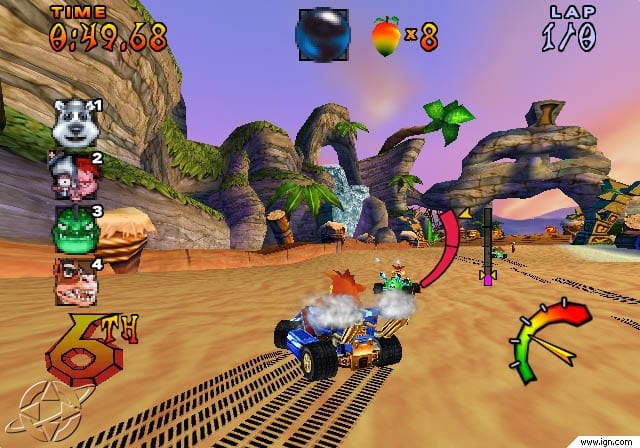
Task: Click the Wumpa fruit counter icon
Action: (385, 36)
